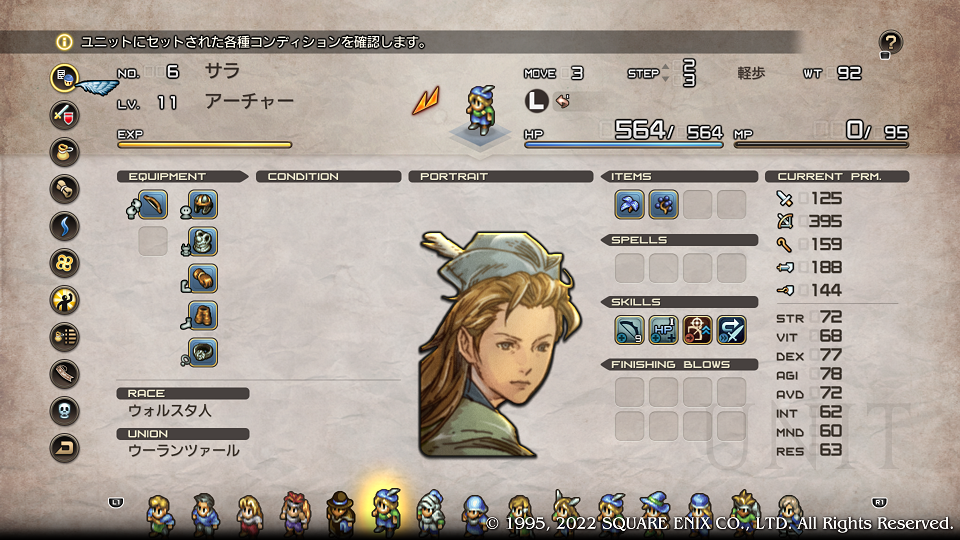
Task: Switch to the brown-hat unit in roster
Action: (x=341, y=512)
